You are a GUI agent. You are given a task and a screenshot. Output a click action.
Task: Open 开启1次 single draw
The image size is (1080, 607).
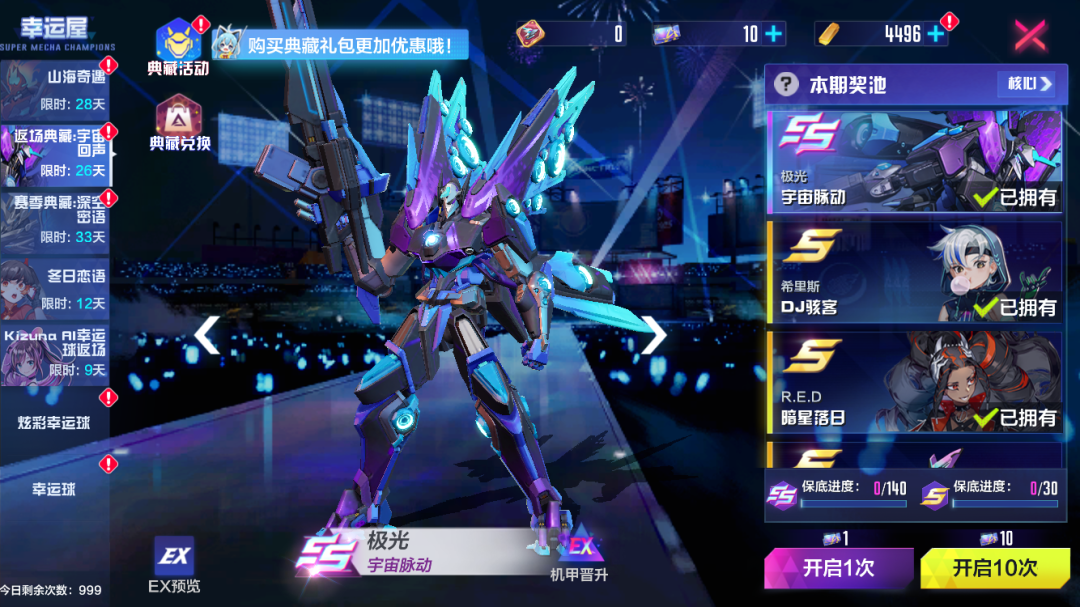pyautogui.click(x=838, y=568)
